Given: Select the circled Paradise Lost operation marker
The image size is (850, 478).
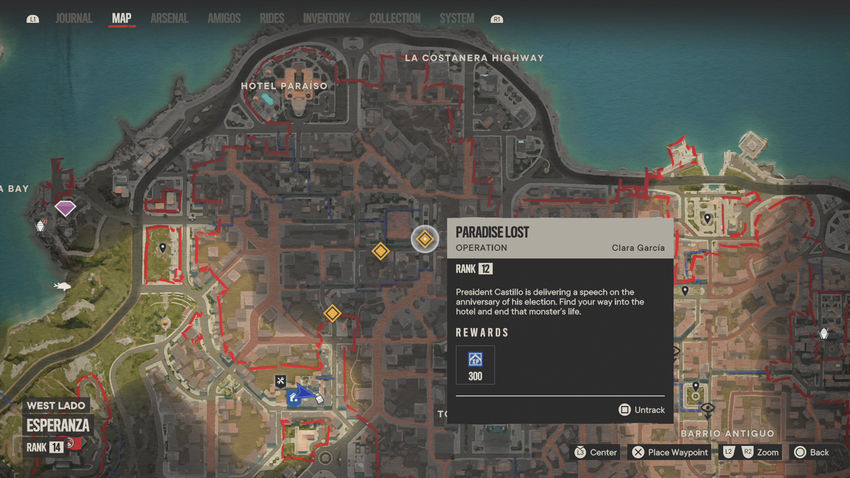Looking at the screenshot, I should pos(425,238).
